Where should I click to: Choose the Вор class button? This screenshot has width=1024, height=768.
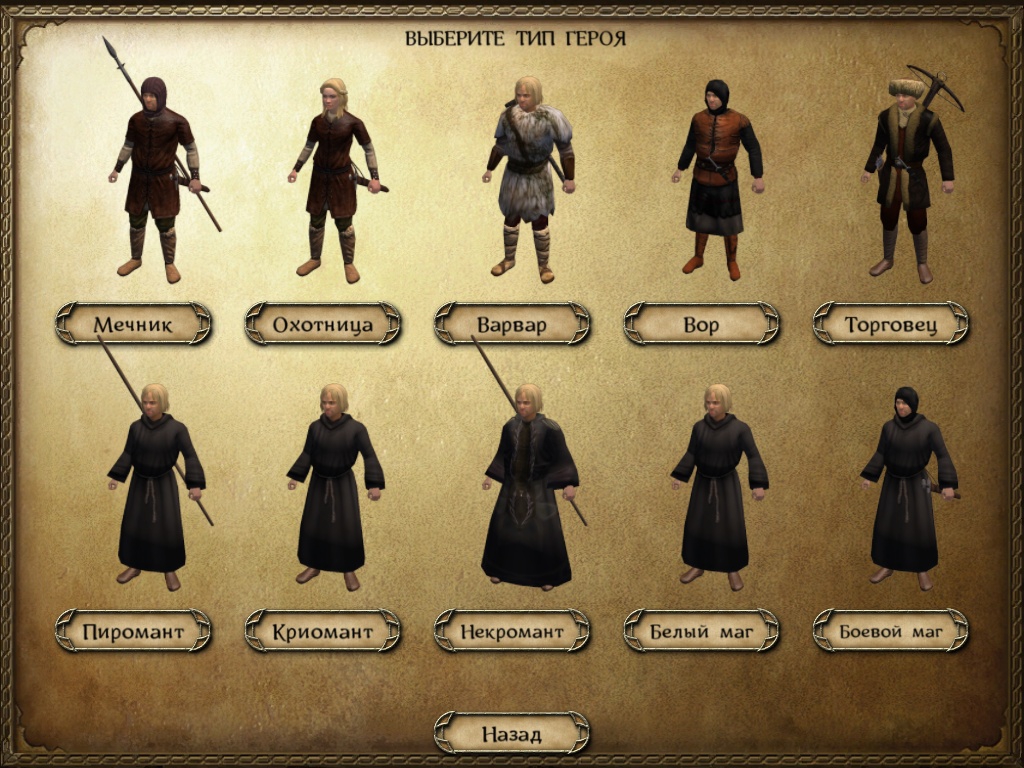coord(701,324)
